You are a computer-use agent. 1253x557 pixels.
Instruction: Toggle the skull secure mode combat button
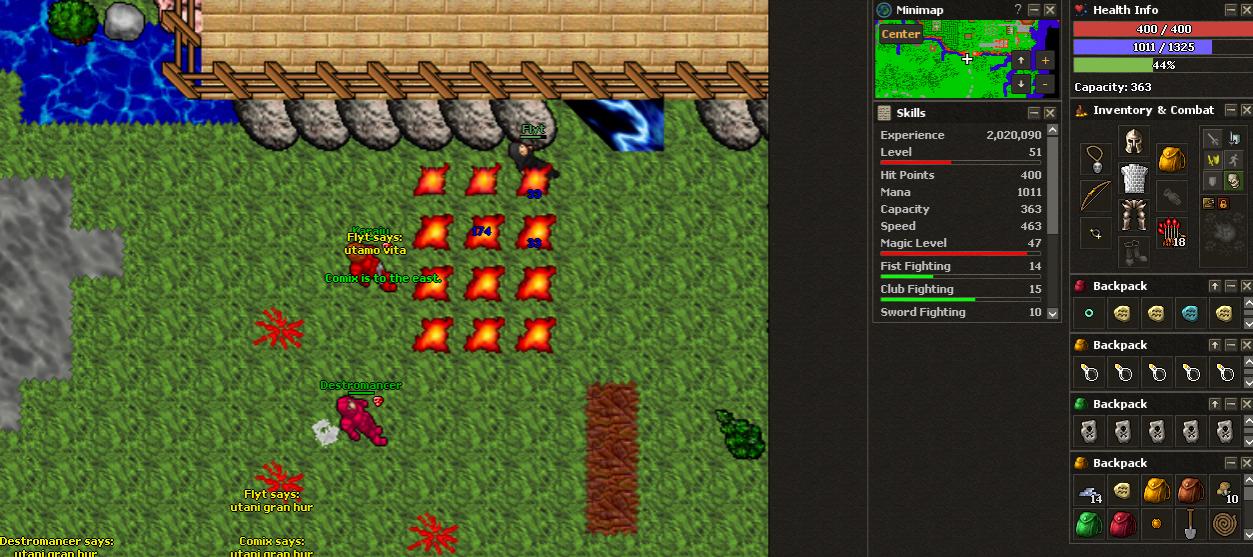click(1233, 181)
